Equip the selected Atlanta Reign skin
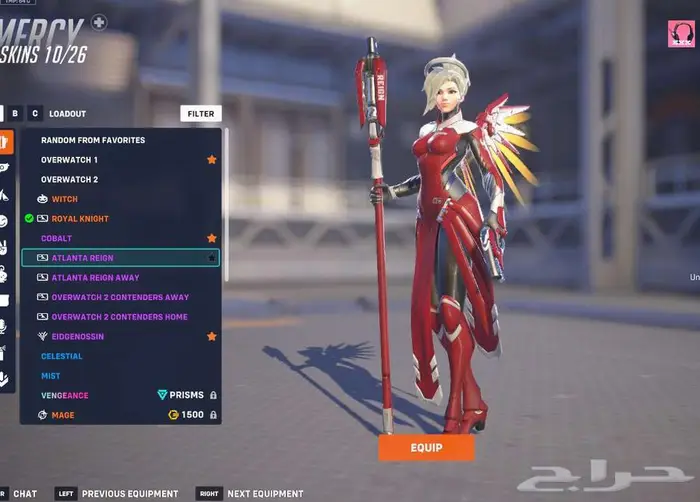Screen dimensions: 700x502 (426, 448)
